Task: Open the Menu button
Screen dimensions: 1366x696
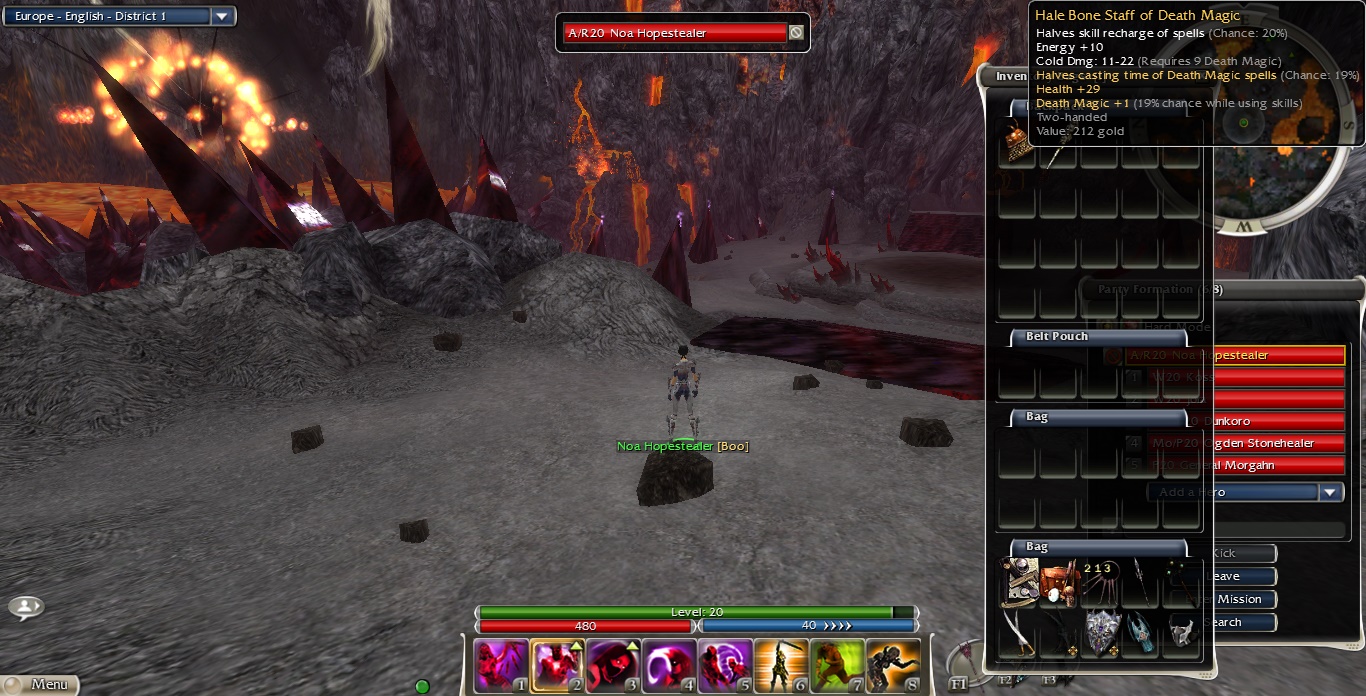Action: click(x=40, y=684)
